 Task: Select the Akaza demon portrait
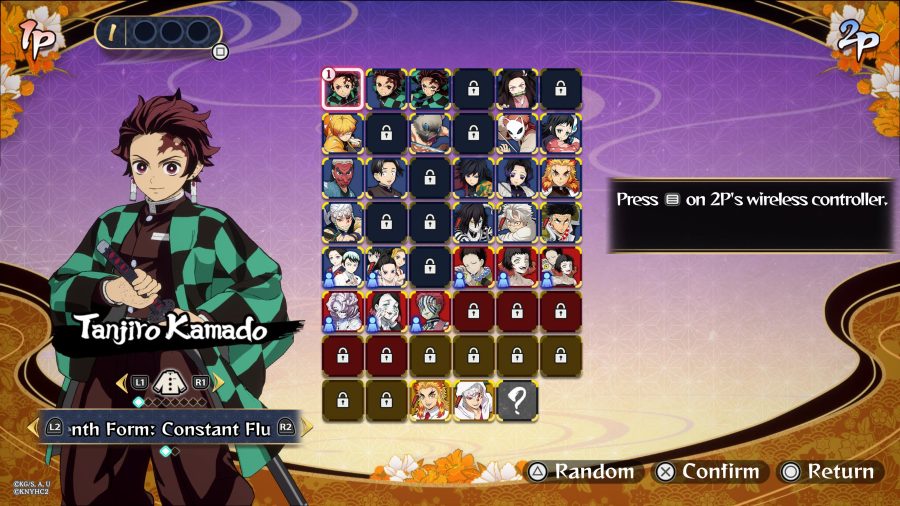pyautogui.click(x=430, y=311)
